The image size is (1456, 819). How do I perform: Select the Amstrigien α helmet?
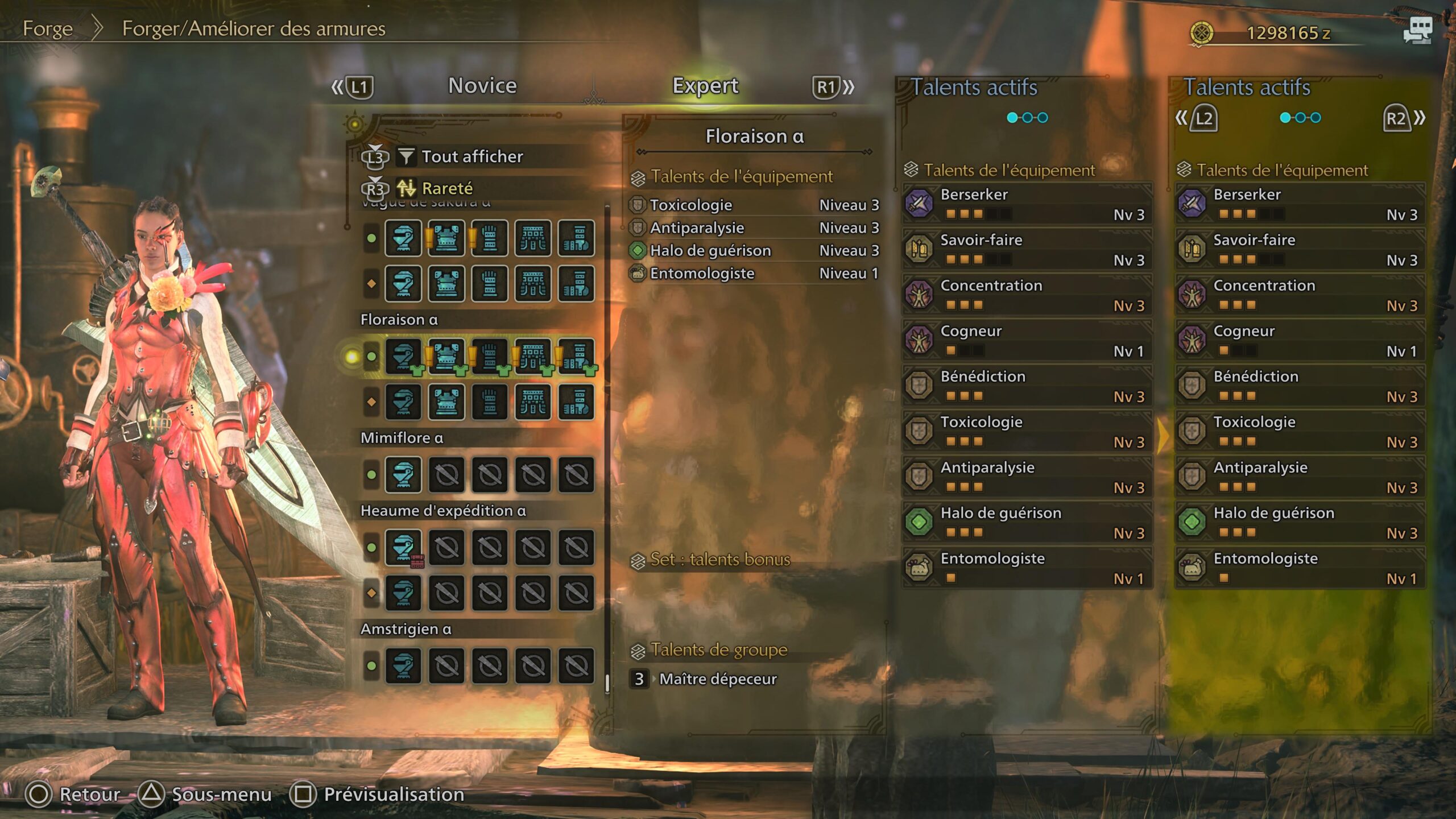tap(403, 665)
